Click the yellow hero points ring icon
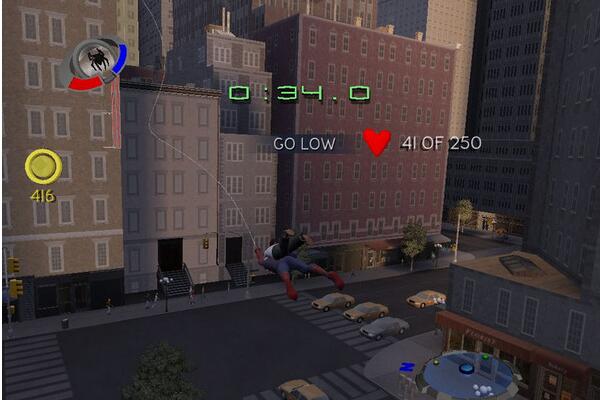Viewport: 600px width, 400px height. 44,166
